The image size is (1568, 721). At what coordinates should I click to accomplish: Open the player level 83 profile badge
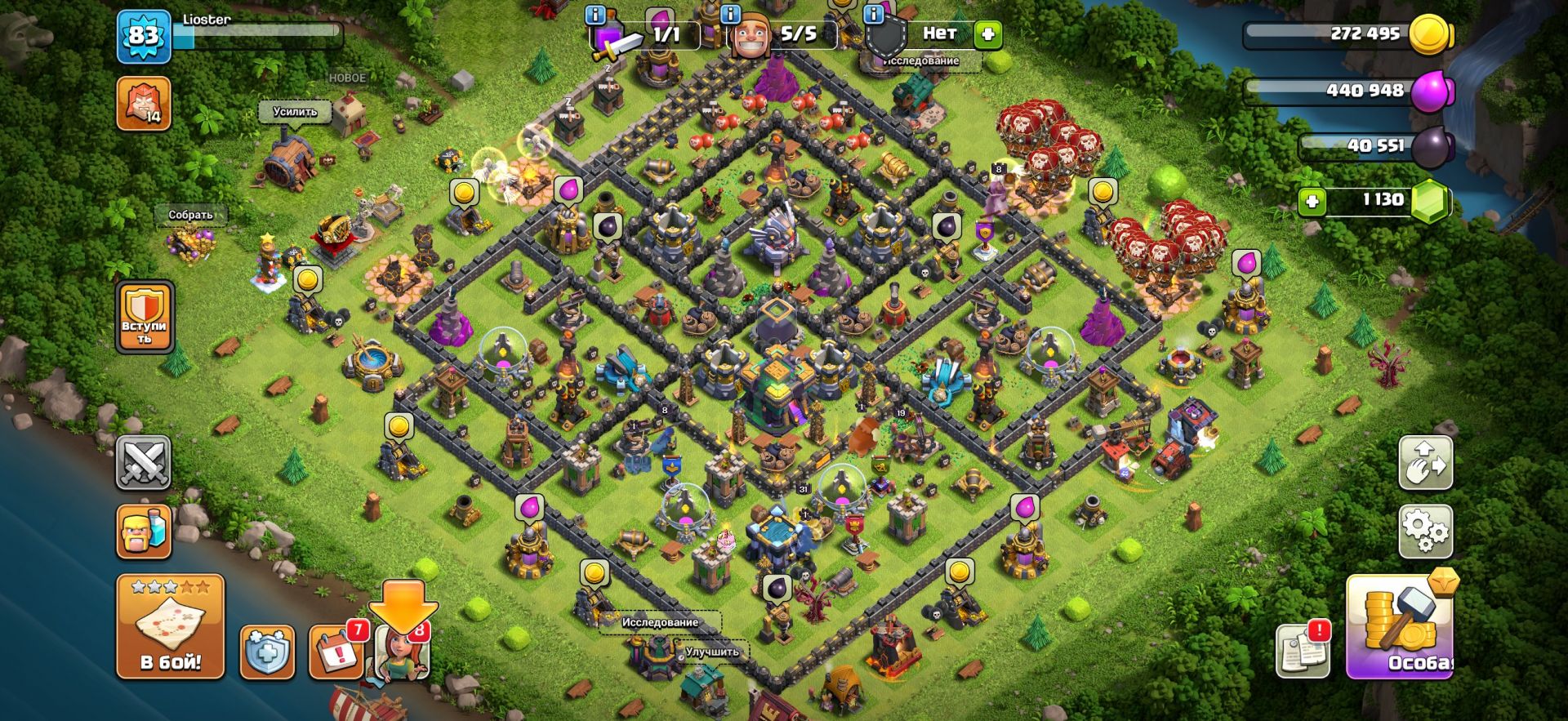pyautogui.click(x=144, y=36)
